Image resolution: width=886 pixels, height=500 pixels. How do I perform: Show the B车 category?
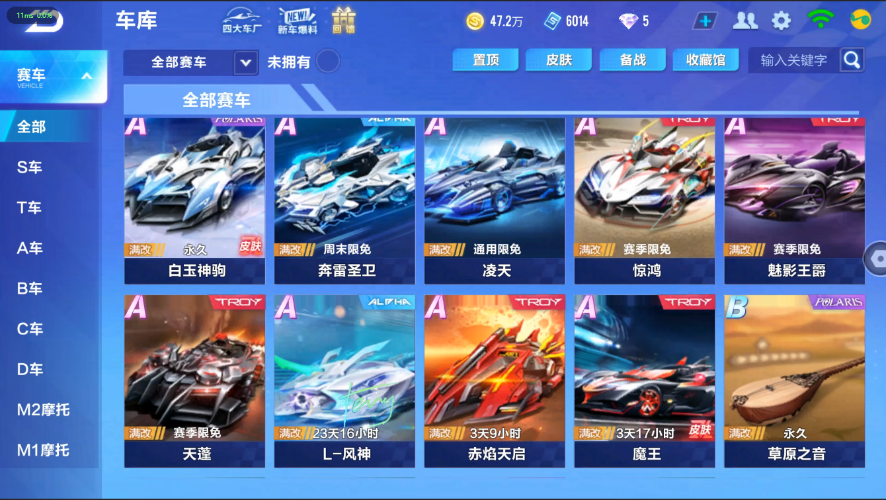(30, 289)
